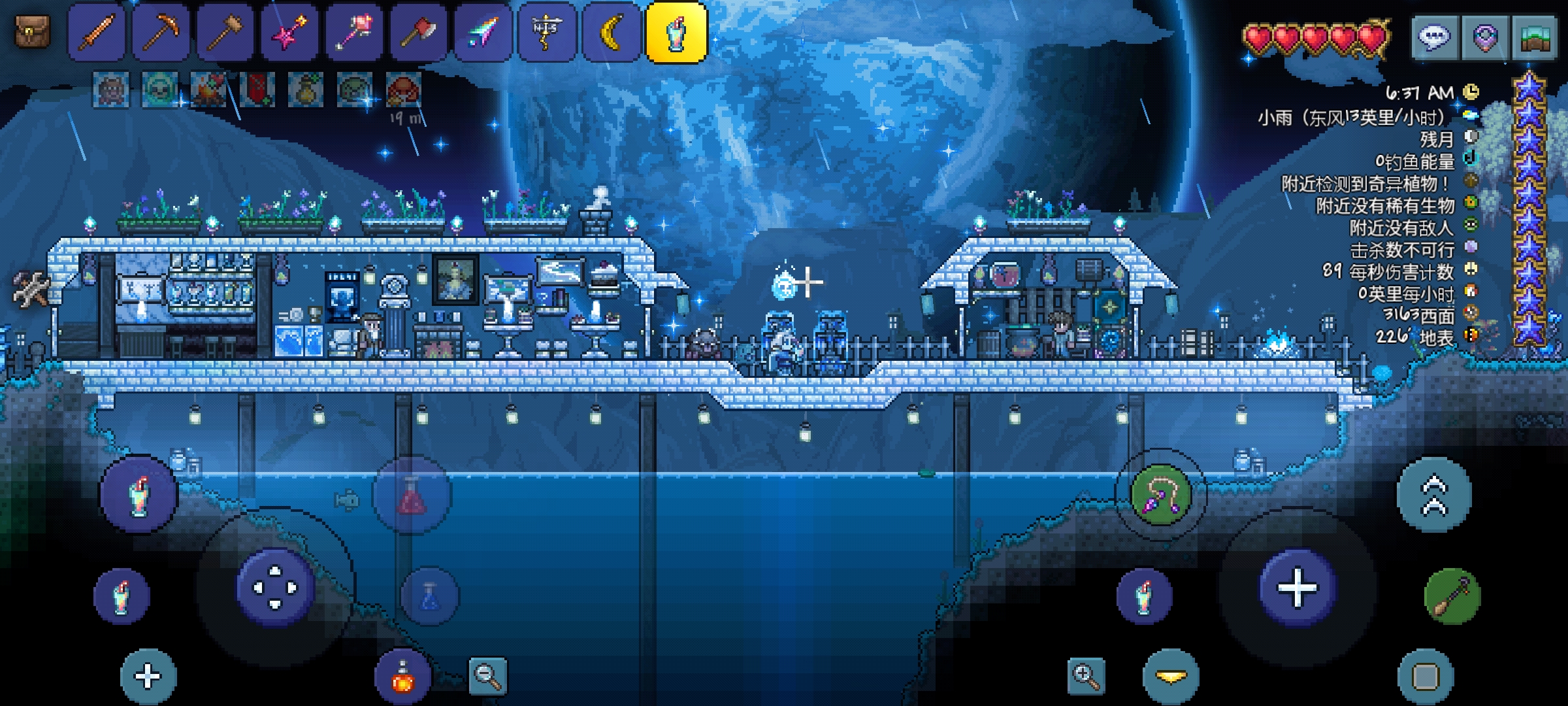This screenshot has width=1568, height=706.
Task: Open the world map button
Action: (x=1535, y=38)
